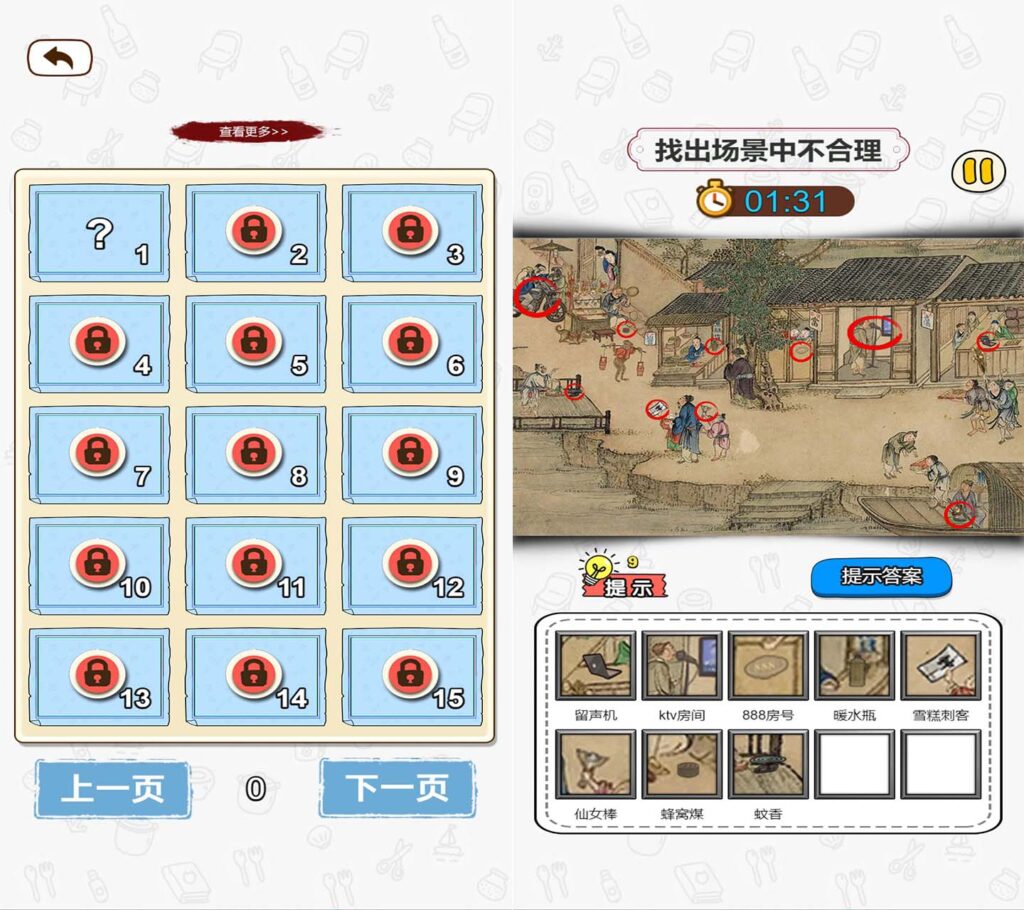The width and height of the screenshot is (1024, 910).
Task: Select the 蚊香 thumbnail
Action: 768,764
